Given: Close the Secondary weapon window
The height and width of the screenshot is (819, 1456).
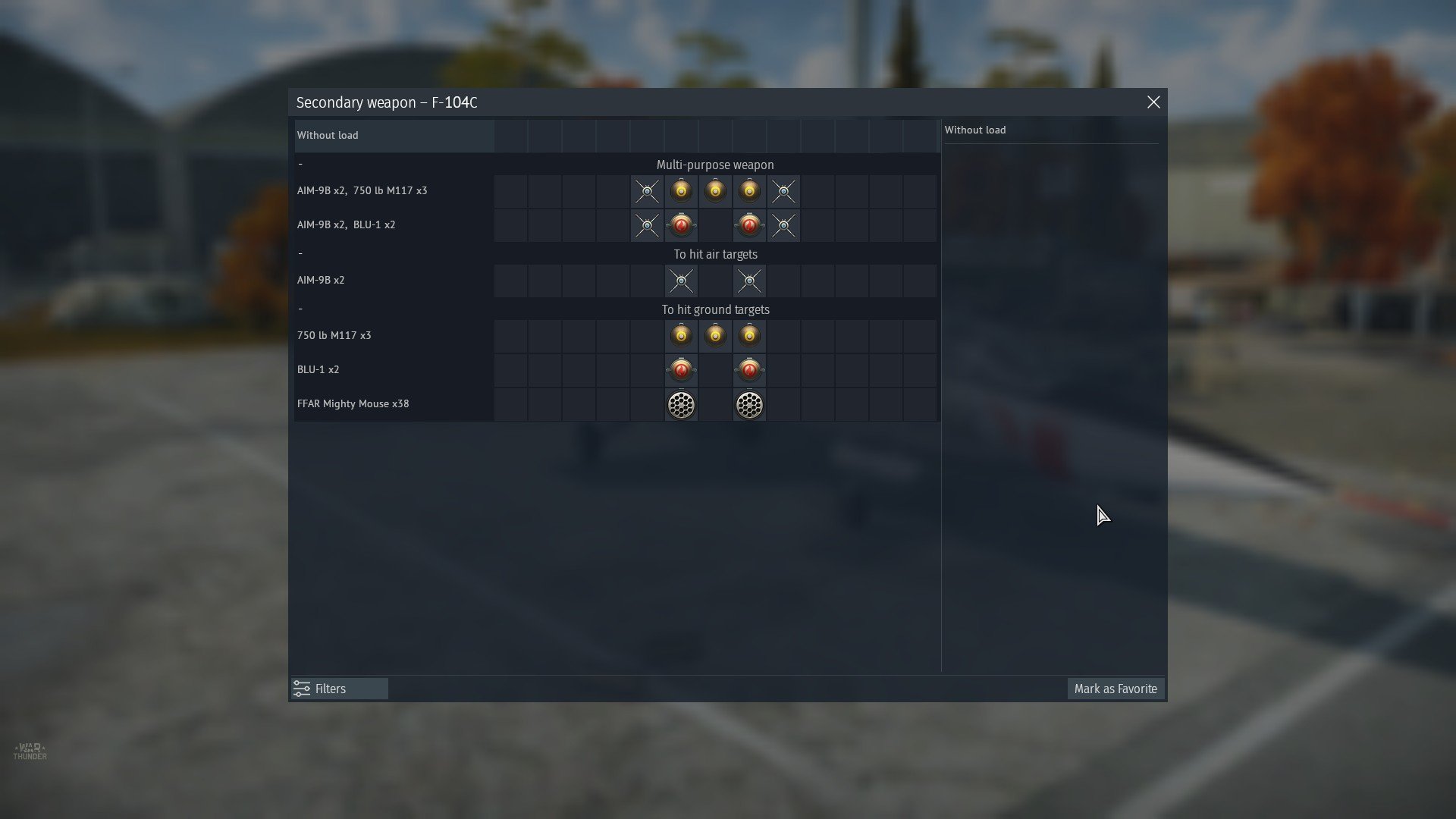Looking at the screenshot, I should click(1153, 102).
